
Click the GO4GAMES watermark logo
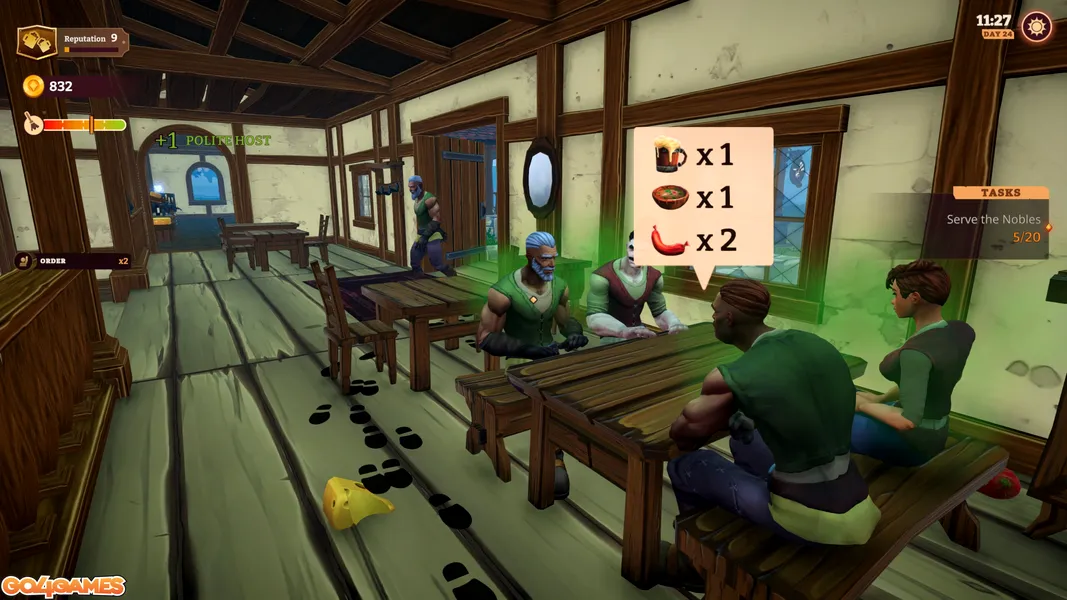(x=62, y=586)
